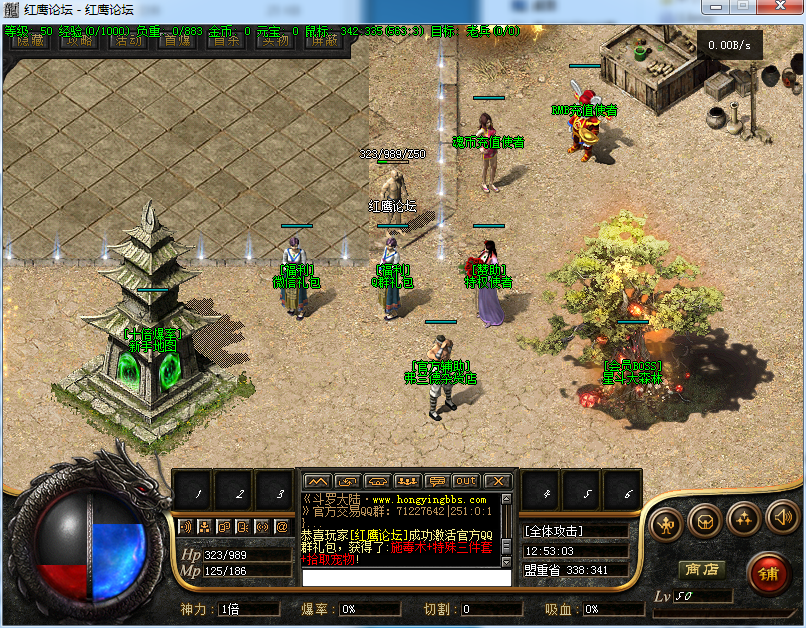The width and height of the screenshot is (806, 628).
Task: Close the chat panel with X button
Action: click(497, 481)
